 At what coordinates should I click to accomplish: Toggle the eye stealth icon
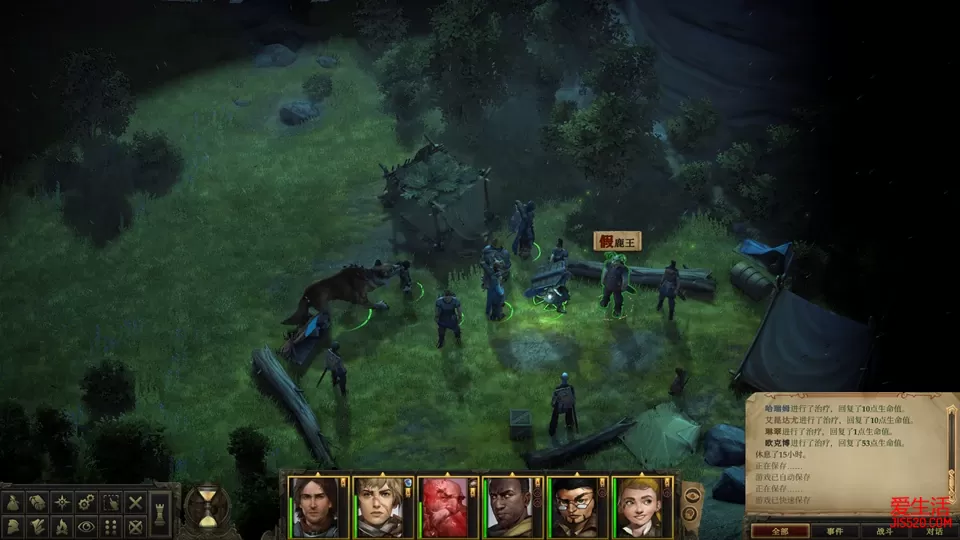88,524
